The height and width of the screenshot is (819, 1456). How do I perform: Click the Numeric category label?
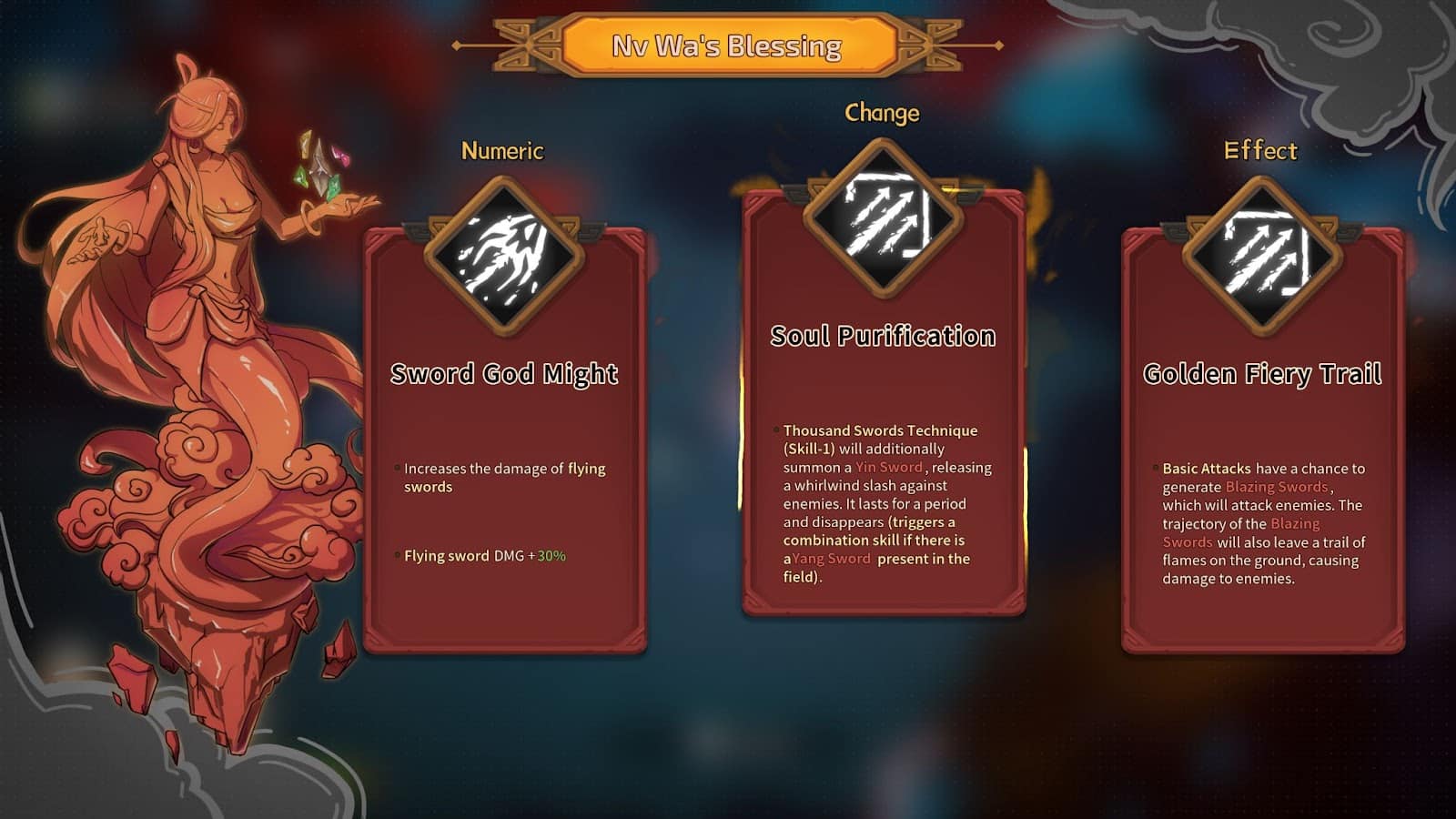click(x=501, y=151)
